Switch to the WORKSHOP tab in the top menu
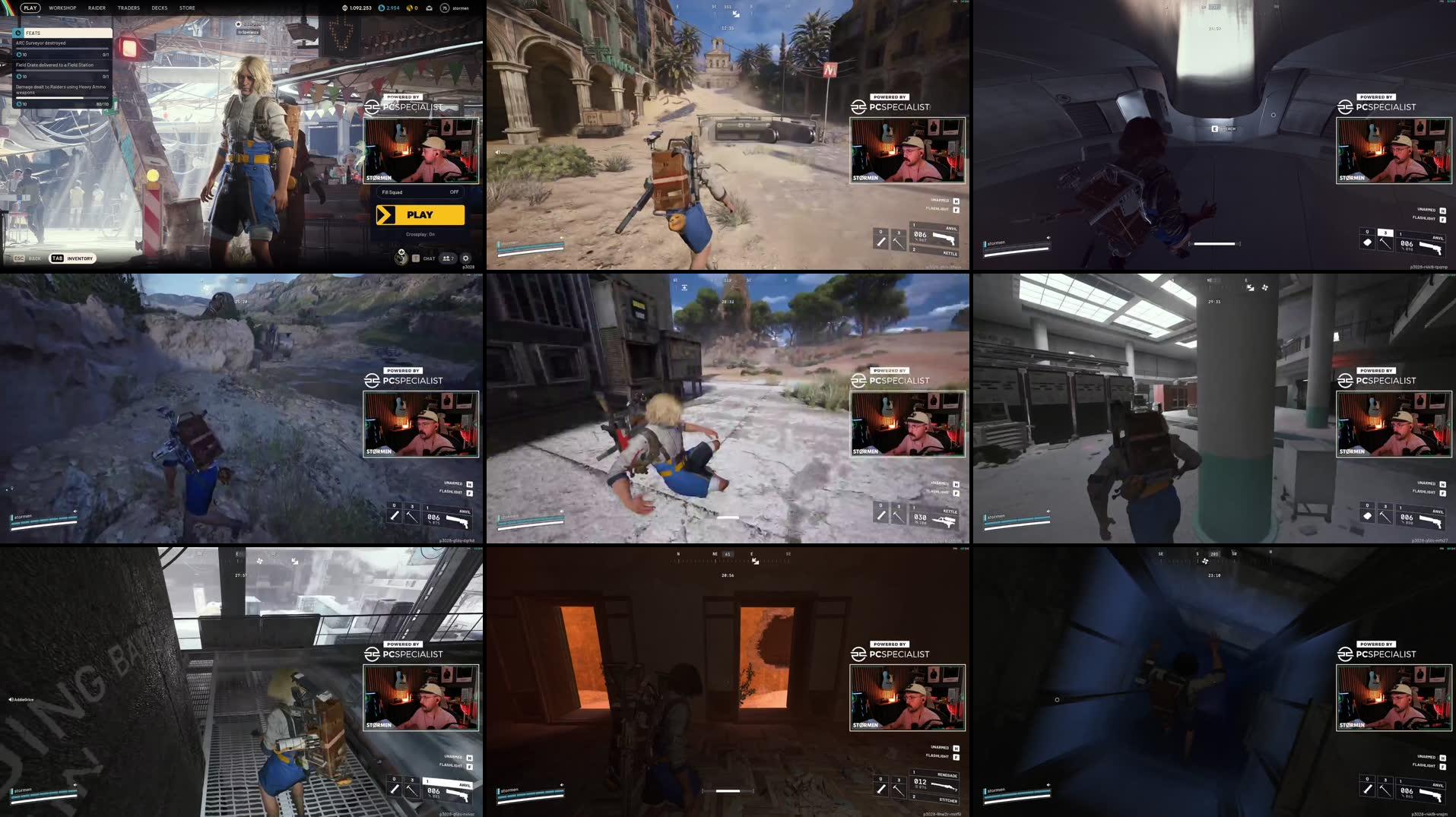This screenshot has height=817, width=1456. [62, 8]
